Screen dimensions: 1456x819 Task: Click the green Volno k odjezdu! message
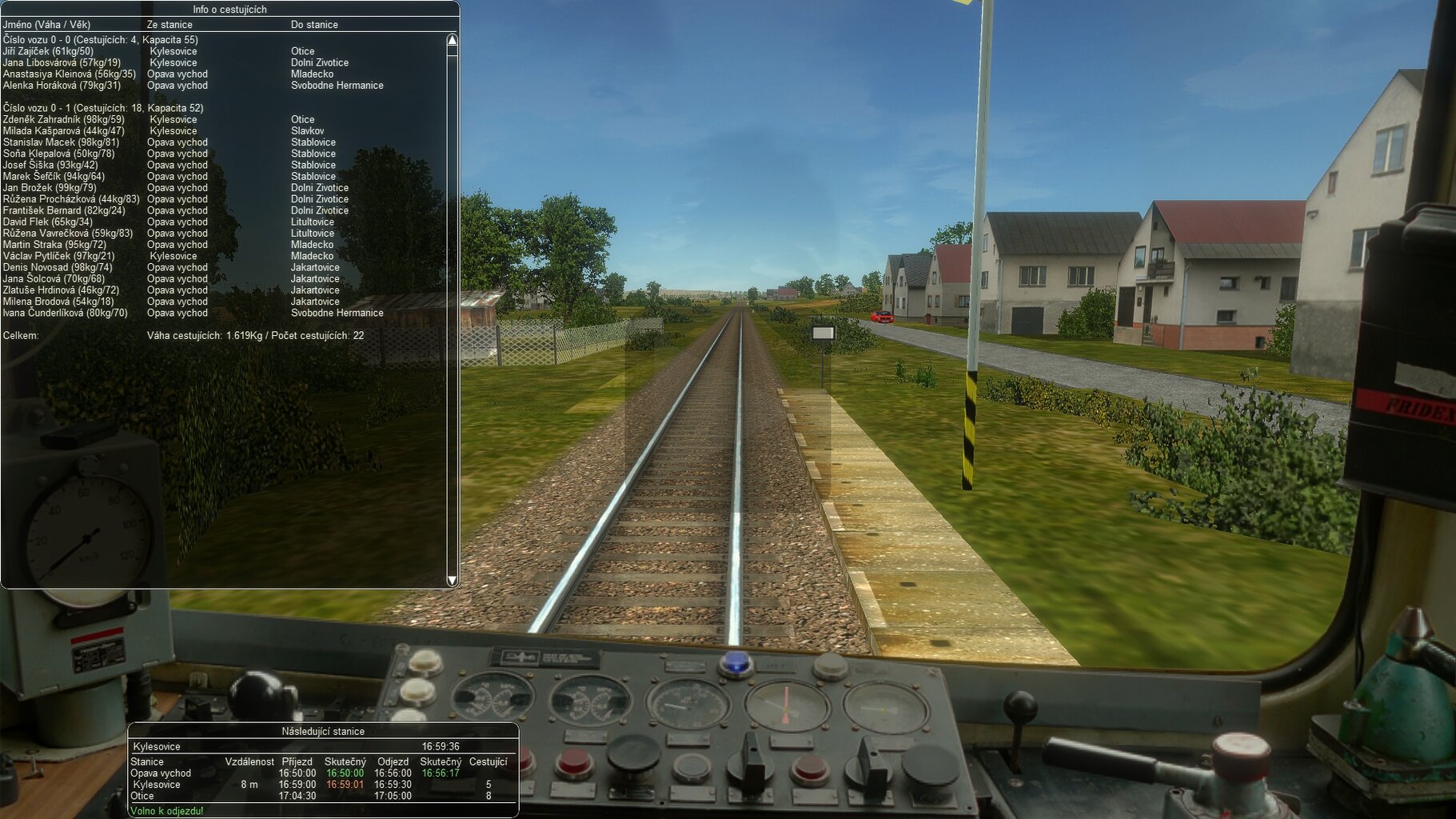tap(168, 812)
